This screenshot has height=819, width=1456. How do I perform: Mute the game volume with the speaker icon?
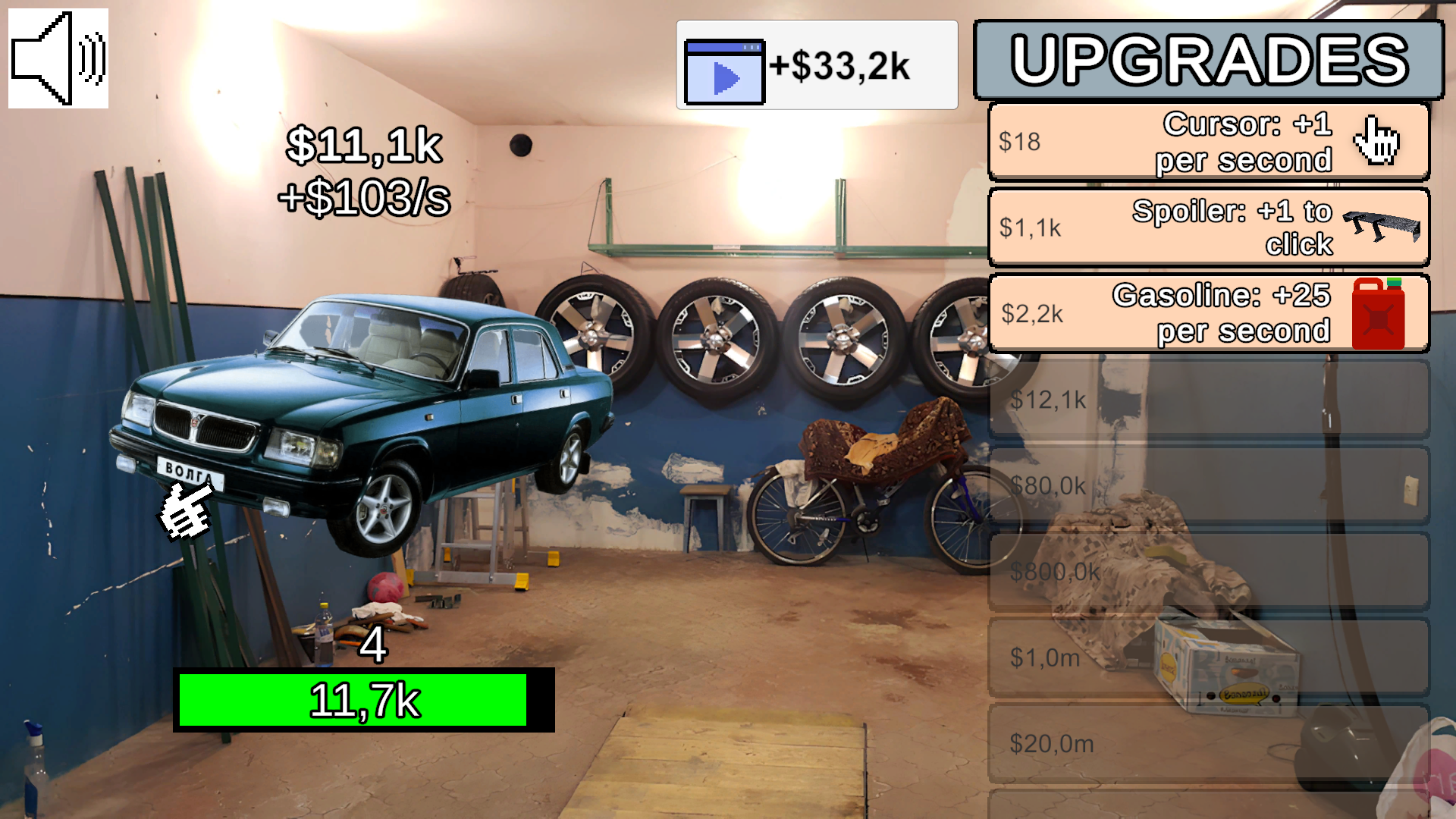coord(57,57)
